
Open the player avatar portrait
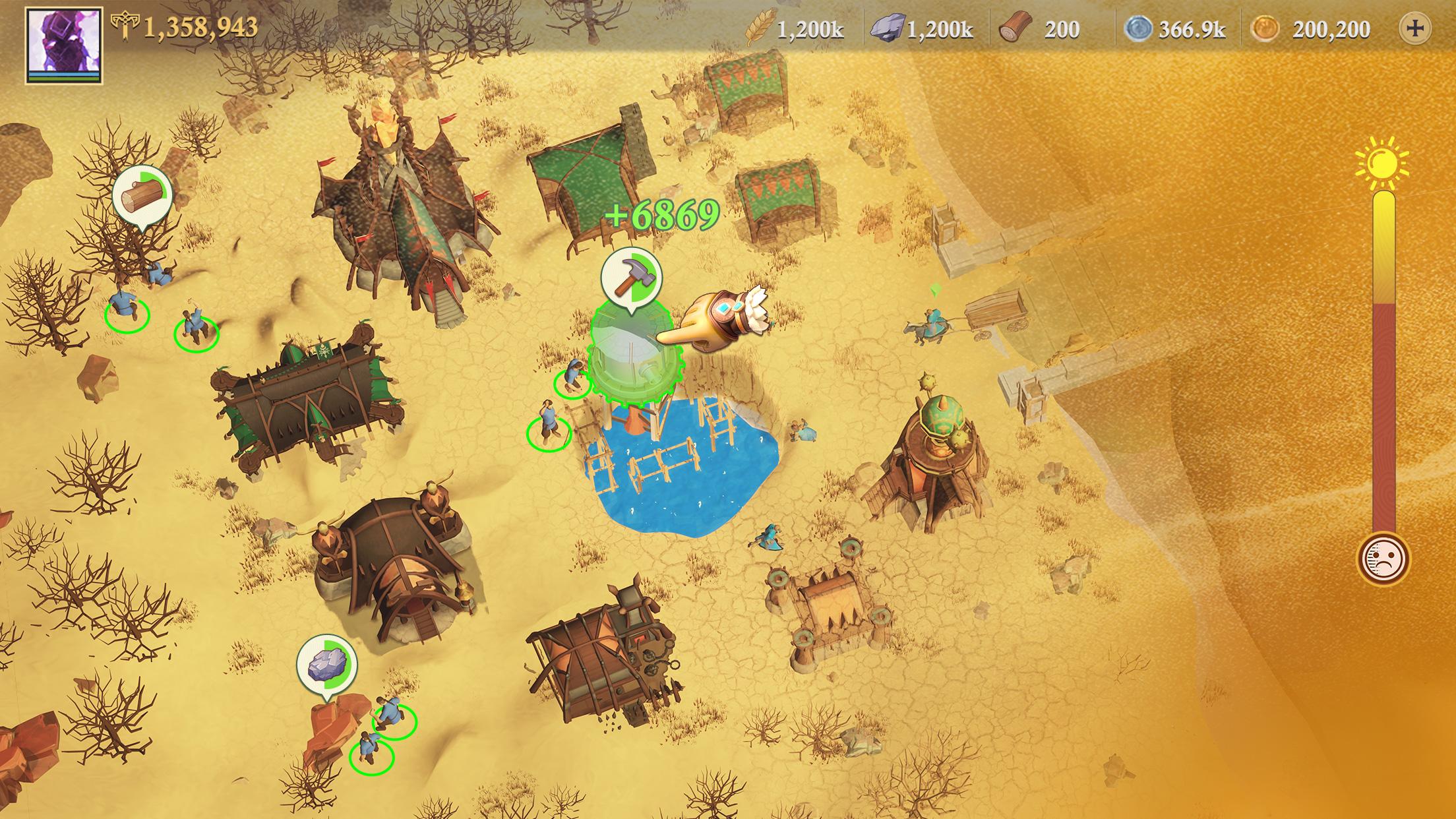(64, 44)
